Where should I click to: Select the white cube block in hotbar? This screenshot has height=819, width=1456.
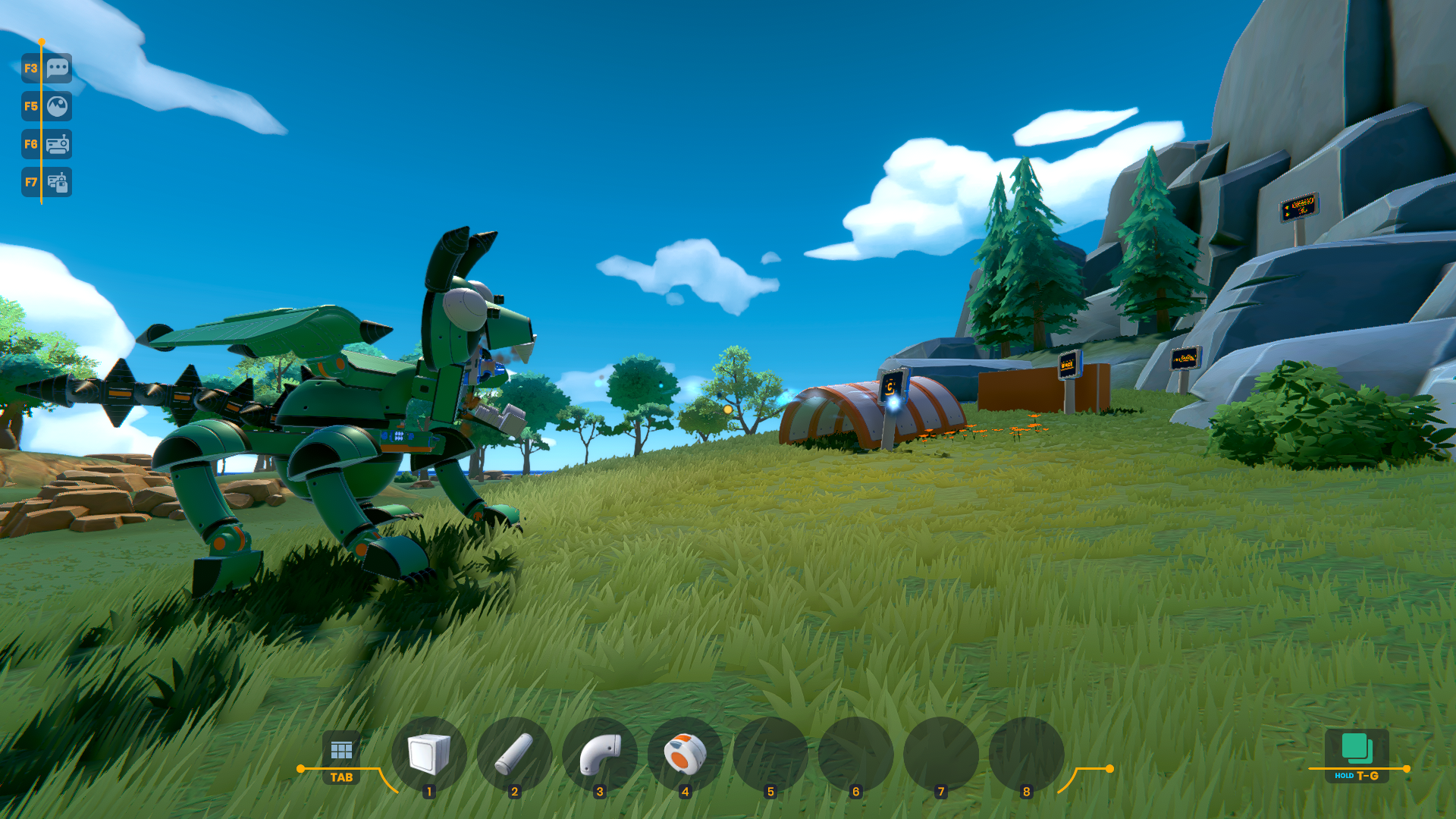tap(429, 754)
